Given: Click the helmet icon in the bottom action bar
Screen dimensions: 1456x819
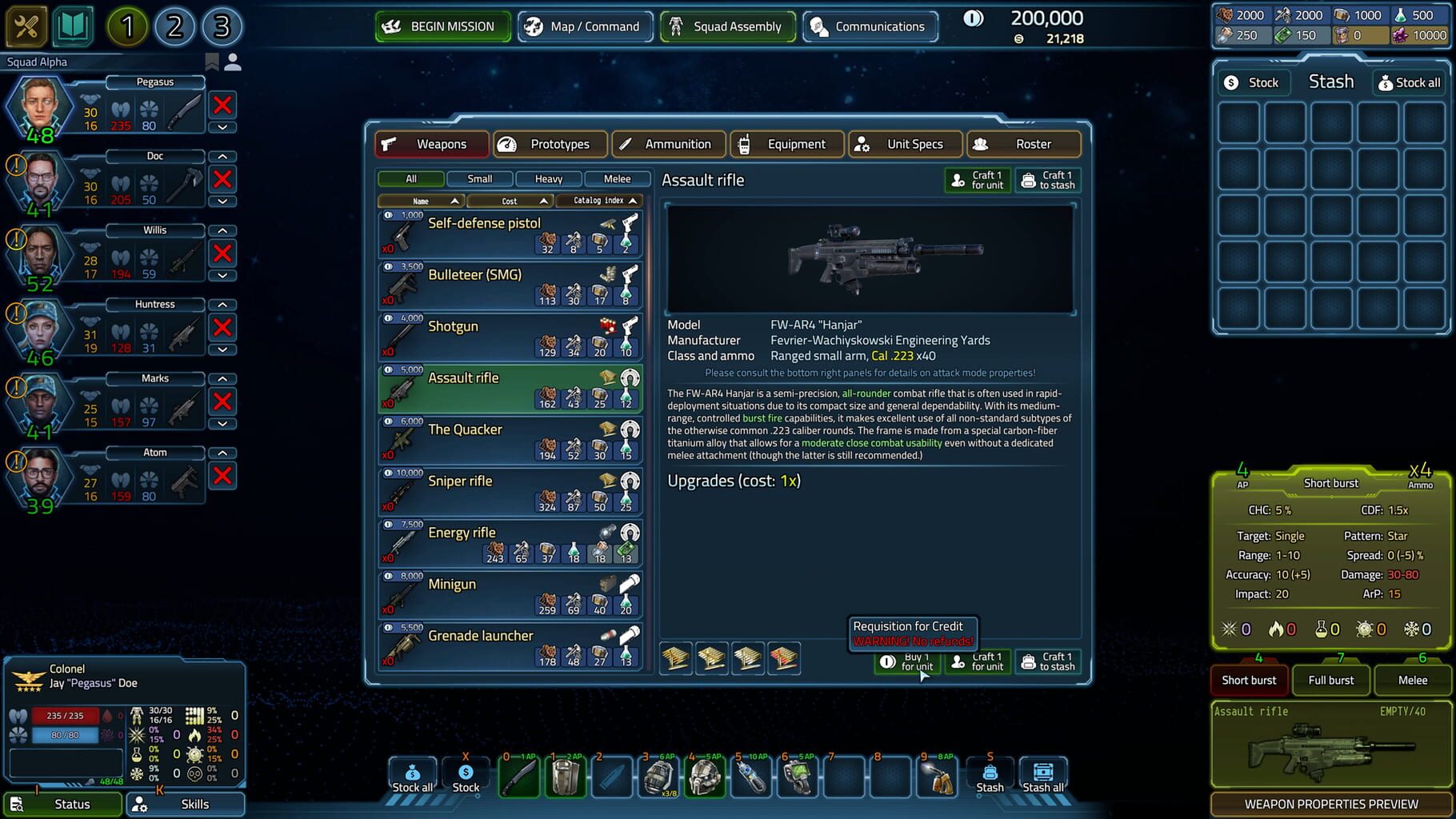Looking at the screenshot, I should click(x=704, y=774).
